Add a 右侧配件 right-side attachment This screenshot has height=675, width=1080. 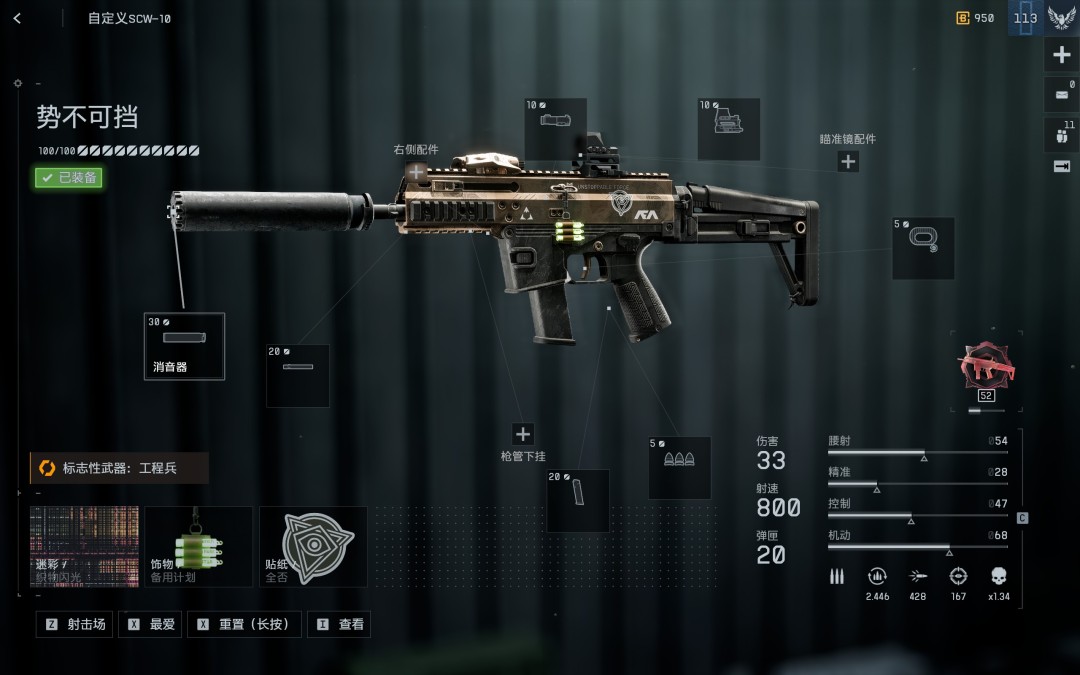click(x=416, y=172)
